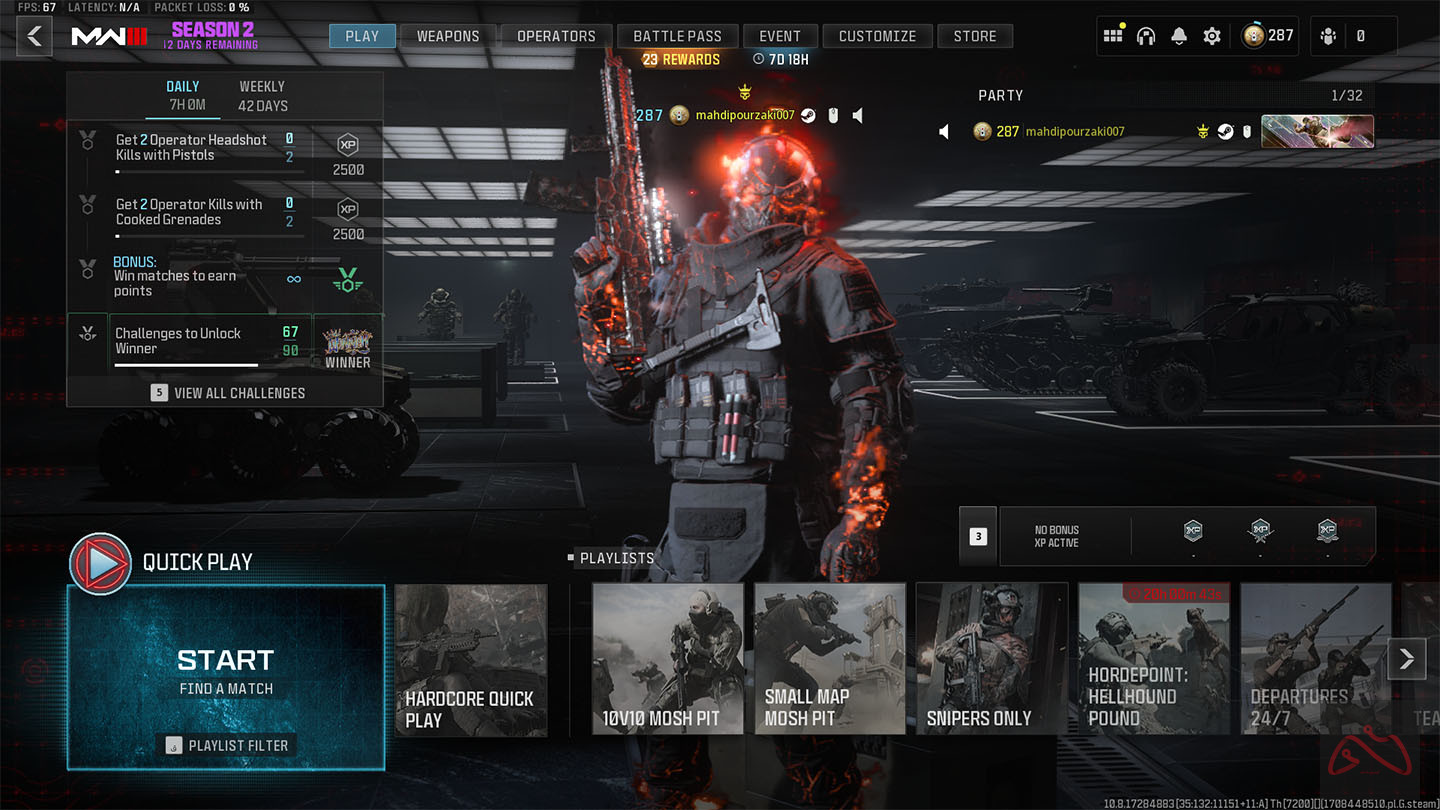Toggle your own microphone mute speaker icon
Viewport: 1440px width, 810px height.
tap(857, 115)
